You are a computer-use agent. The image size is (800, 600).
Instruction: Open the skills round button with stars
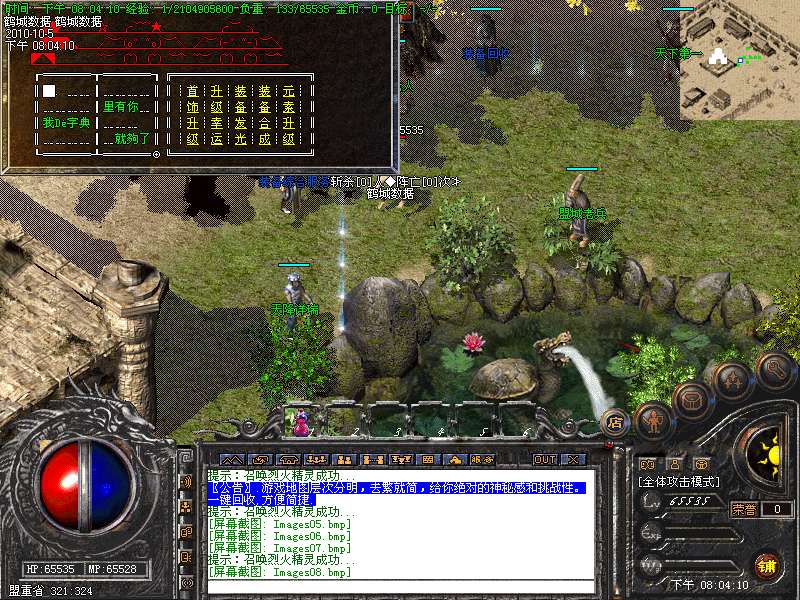(x=733, y=380)
